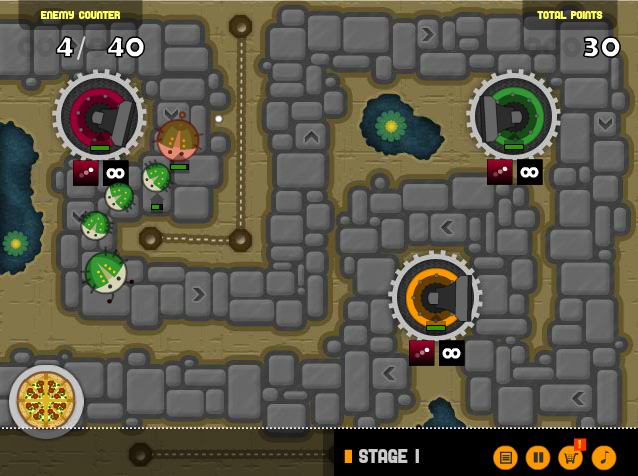
Task: Open the shopping cart shop
Action: 571,457
